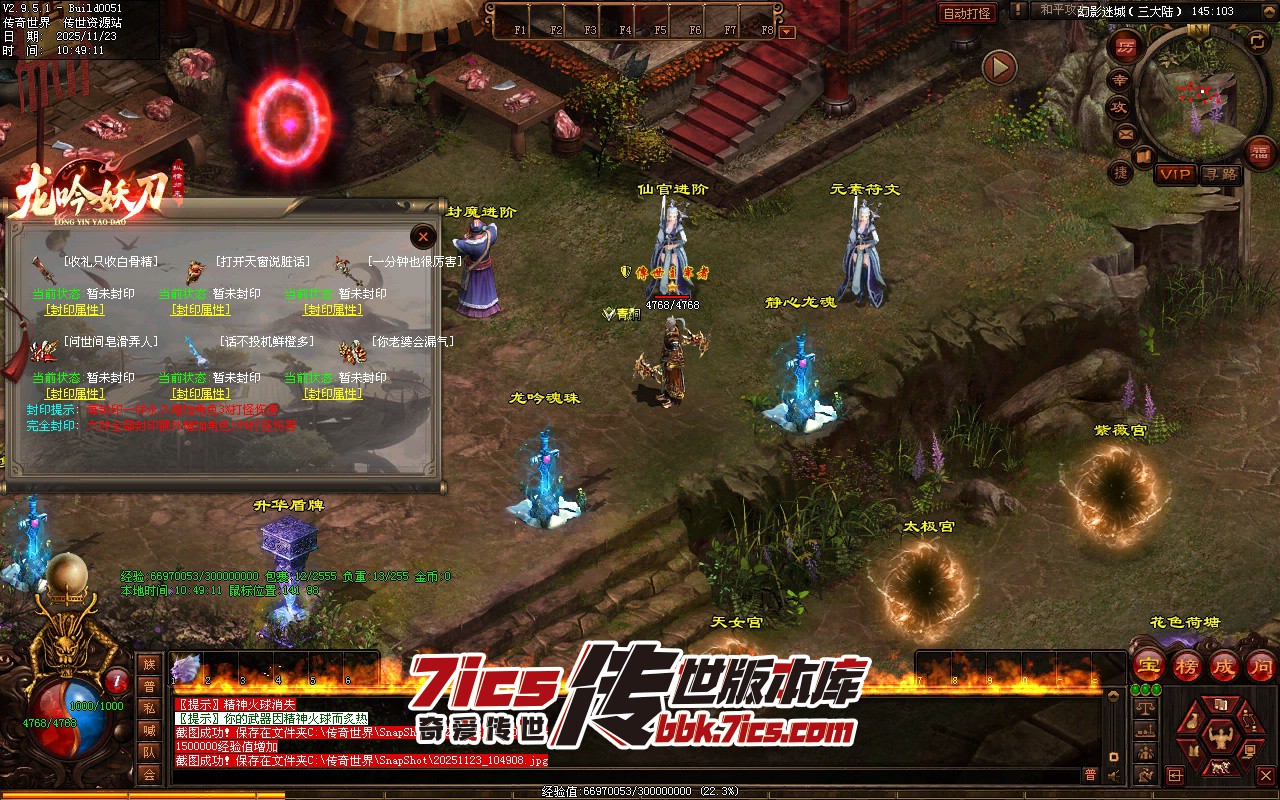The height and width of the screenshot is (800, 1280).
Task: Open the 榜 ranking round button
Action: click(x=1187, y=665)
